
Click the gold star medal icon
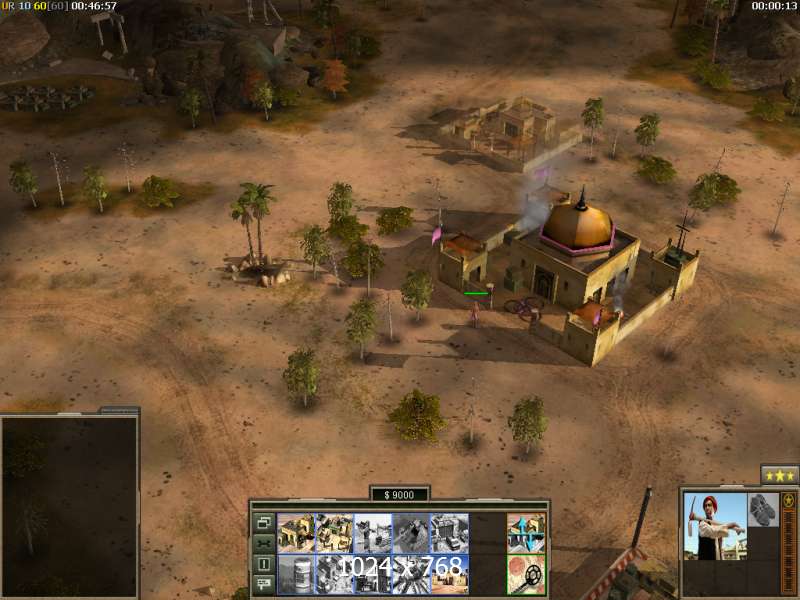point(789,501)
